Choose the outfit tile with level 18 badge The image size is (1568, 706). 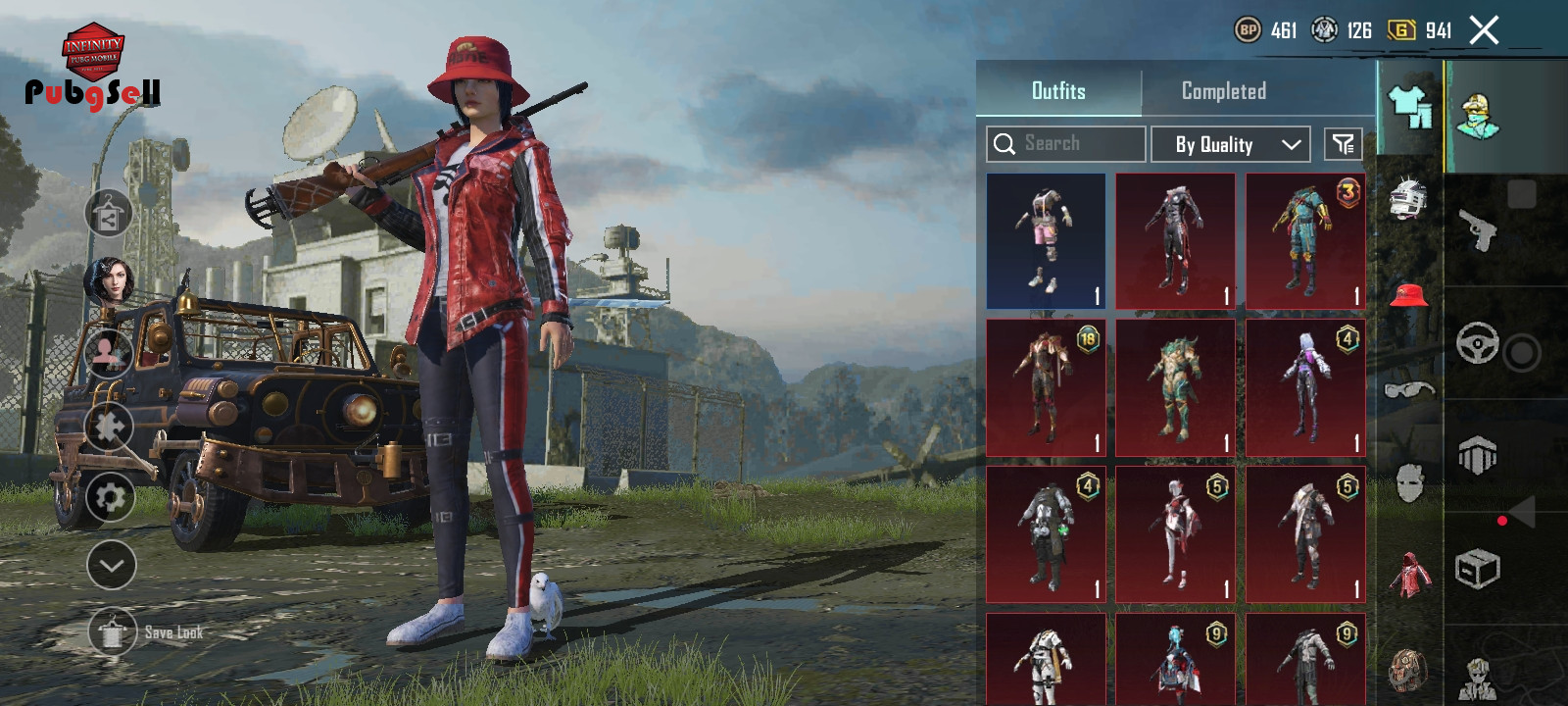[x=1046, y=388]
